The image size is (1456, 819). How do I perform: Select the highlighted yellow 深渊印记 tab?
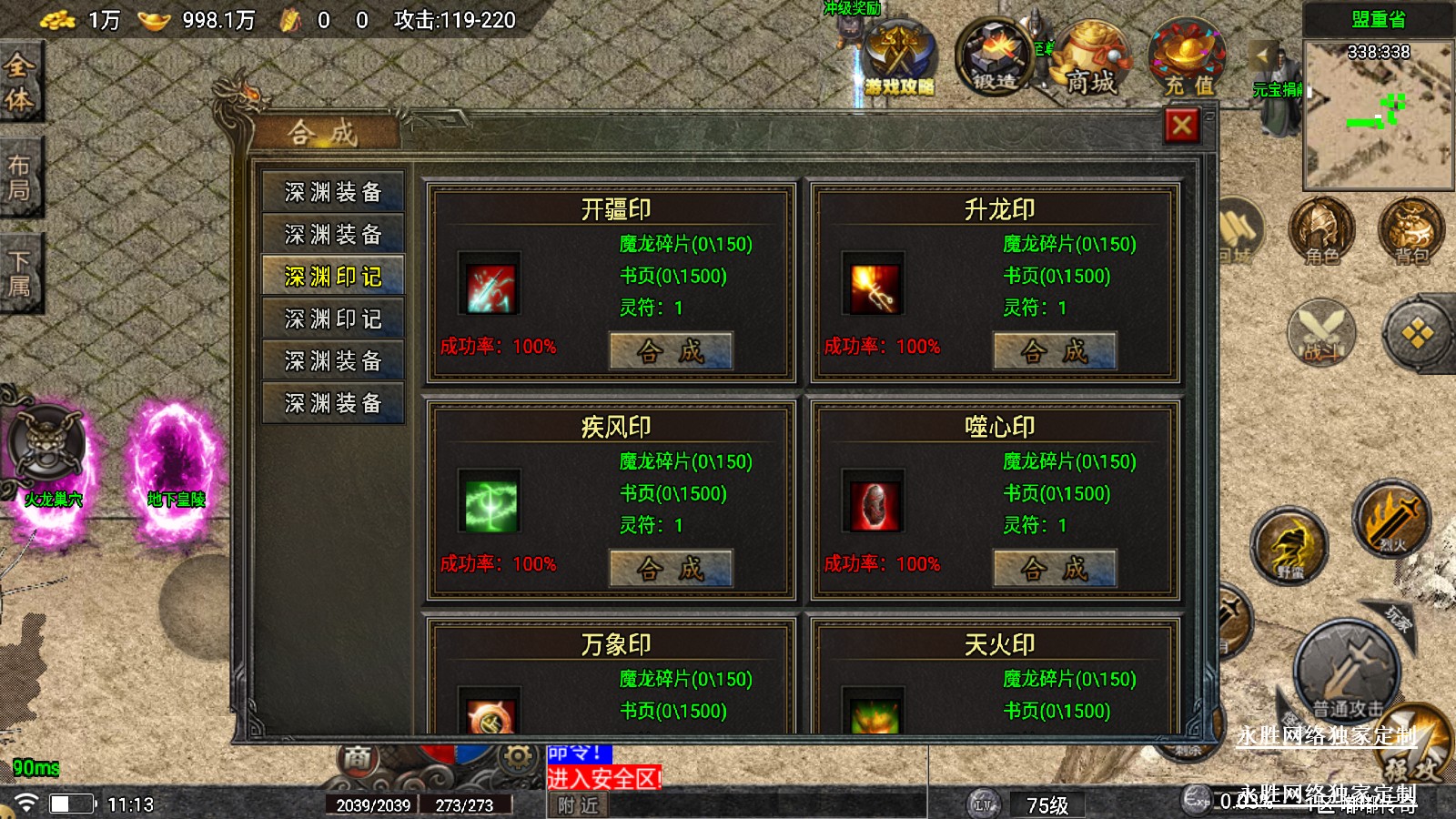[333, 277]
